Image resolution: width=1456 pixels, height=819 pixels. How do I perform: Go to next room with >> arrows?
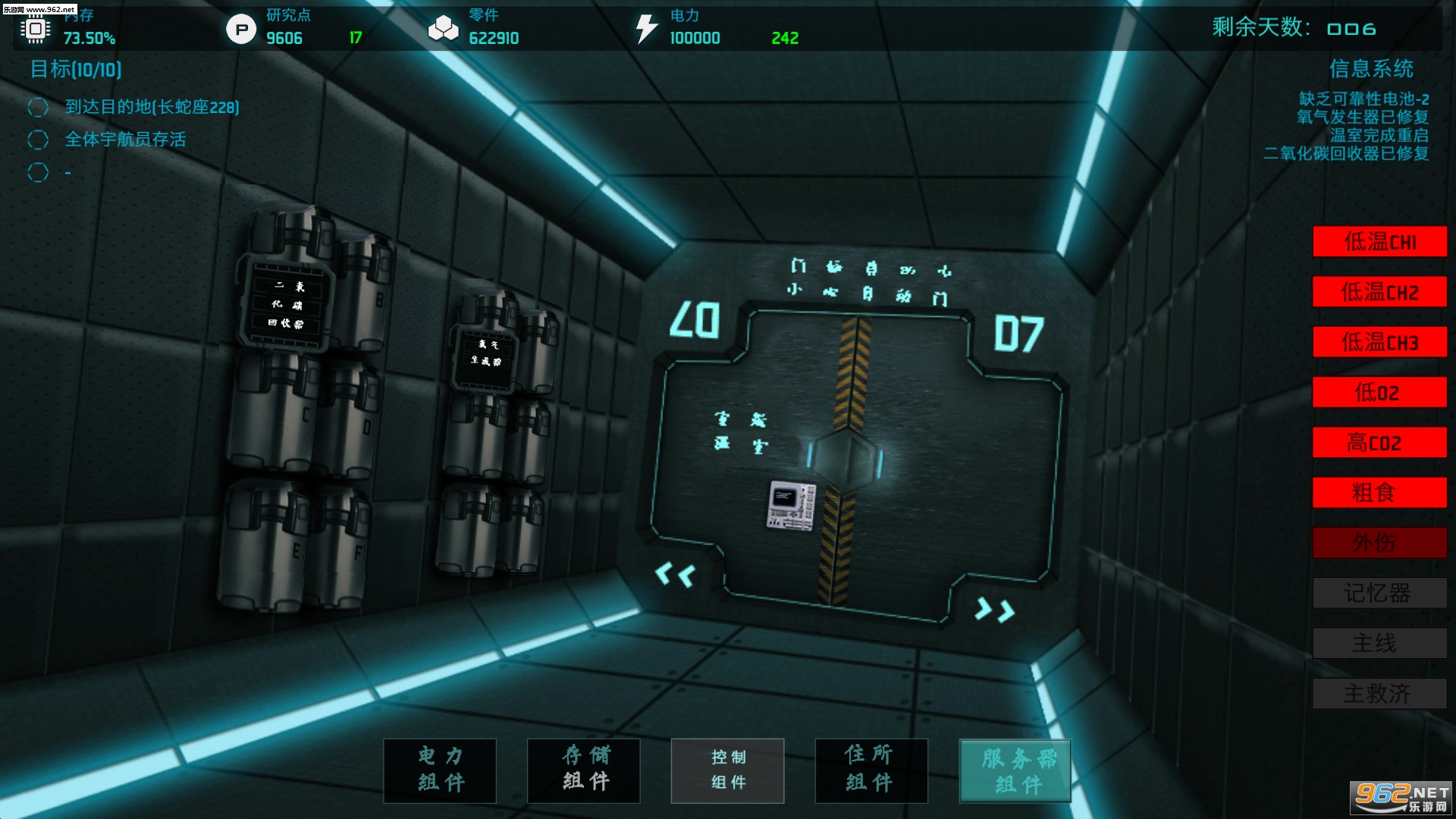[994, 609]
